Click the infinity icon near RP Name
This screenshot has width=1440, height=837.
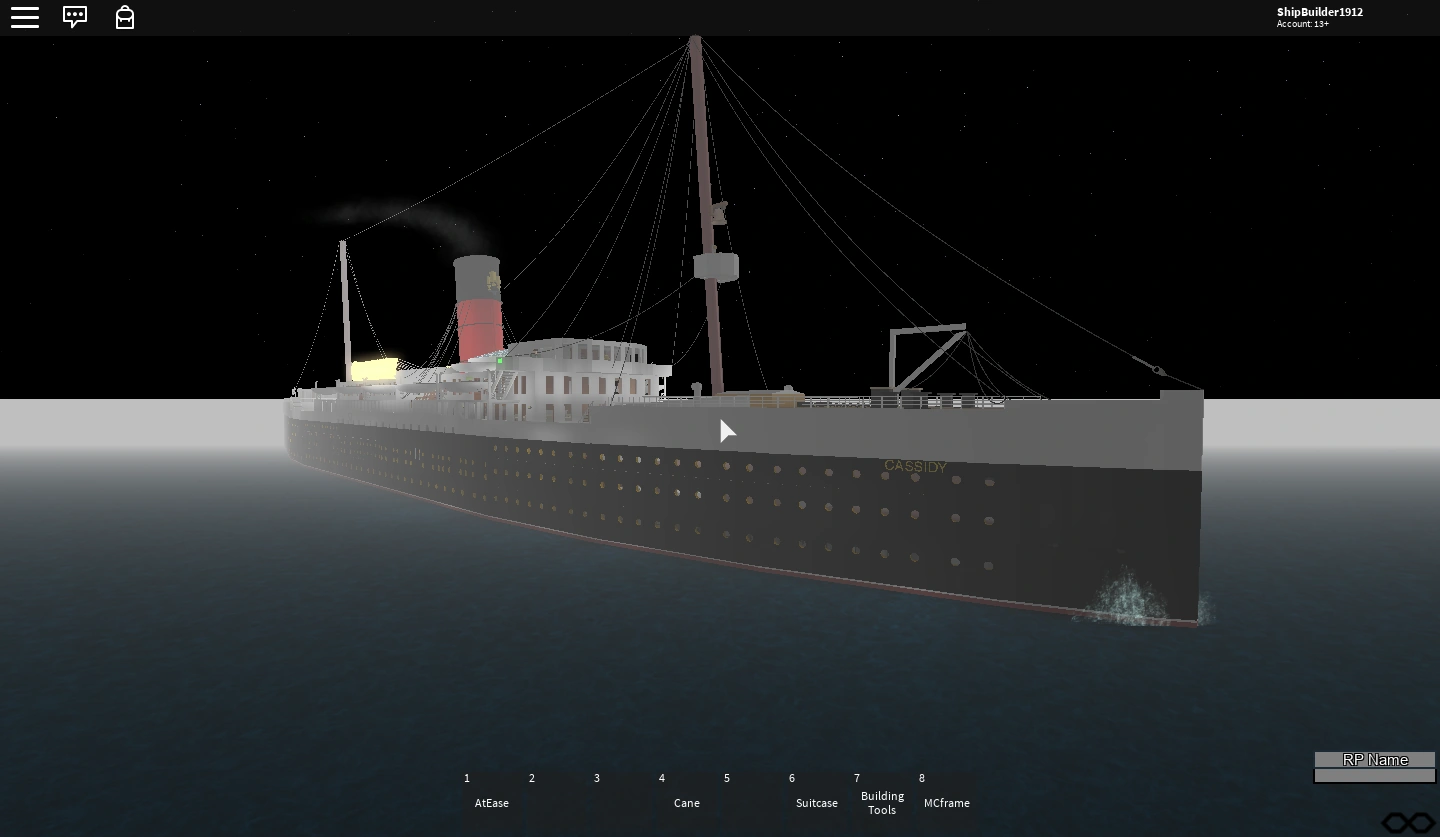(1410, 822)
